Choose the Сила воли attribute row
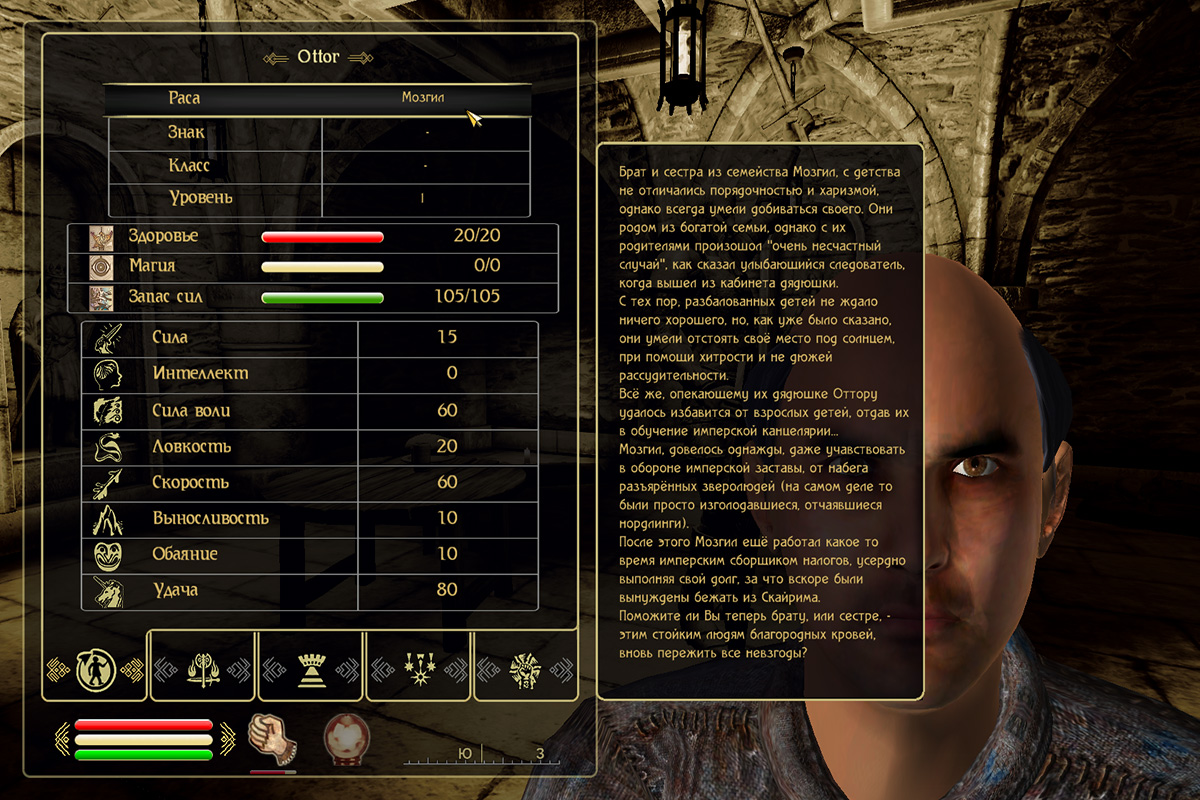 pyautogui.click(x=310, y=410)
